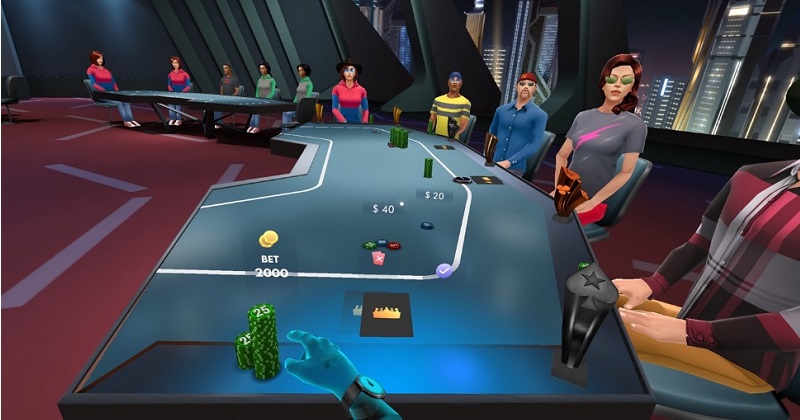Image resolution: width=800 pixels, height=420 pixels.
Task: Tap the BET 2000 coin button
Action: click(x=268, y=241)
